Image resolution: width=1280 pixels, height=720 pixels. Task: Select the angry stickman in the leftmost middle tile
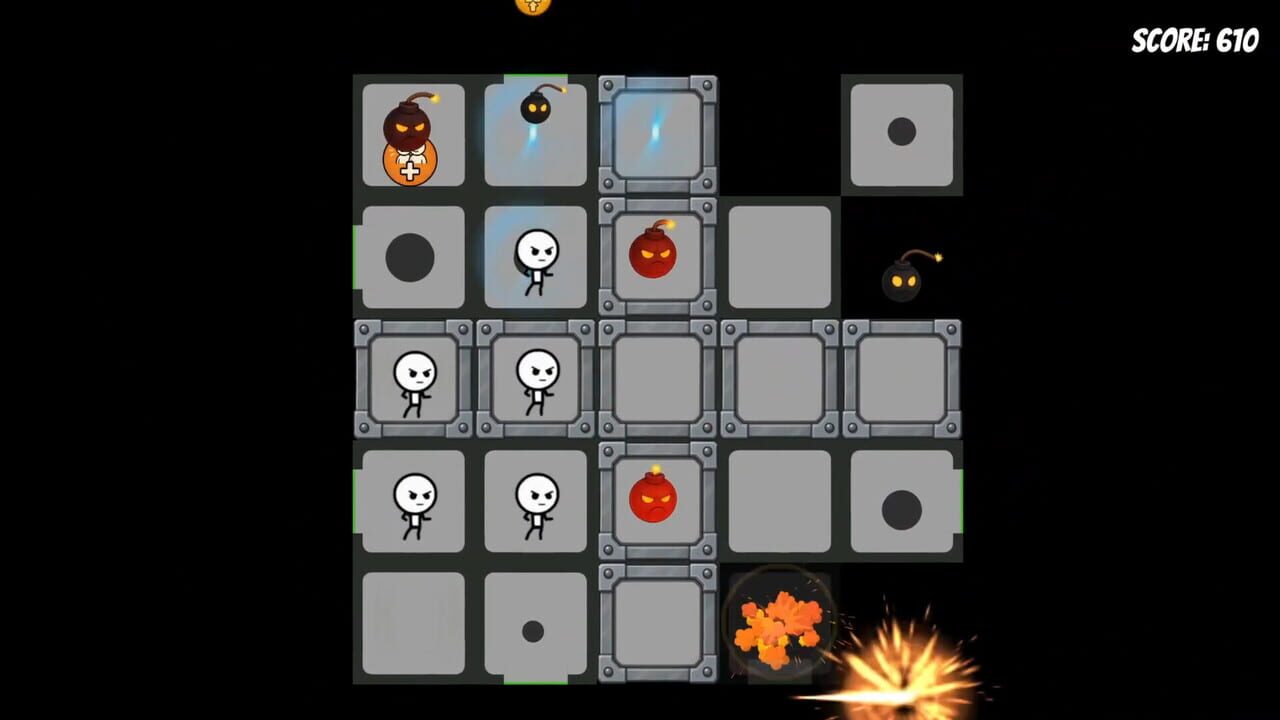(413, 380)
